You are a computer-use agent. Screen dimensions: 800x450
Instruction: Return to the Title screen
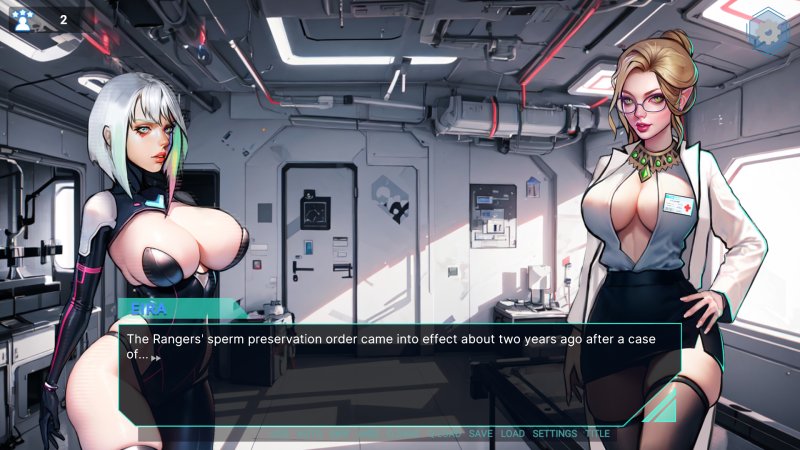click(x=597, y=434)
